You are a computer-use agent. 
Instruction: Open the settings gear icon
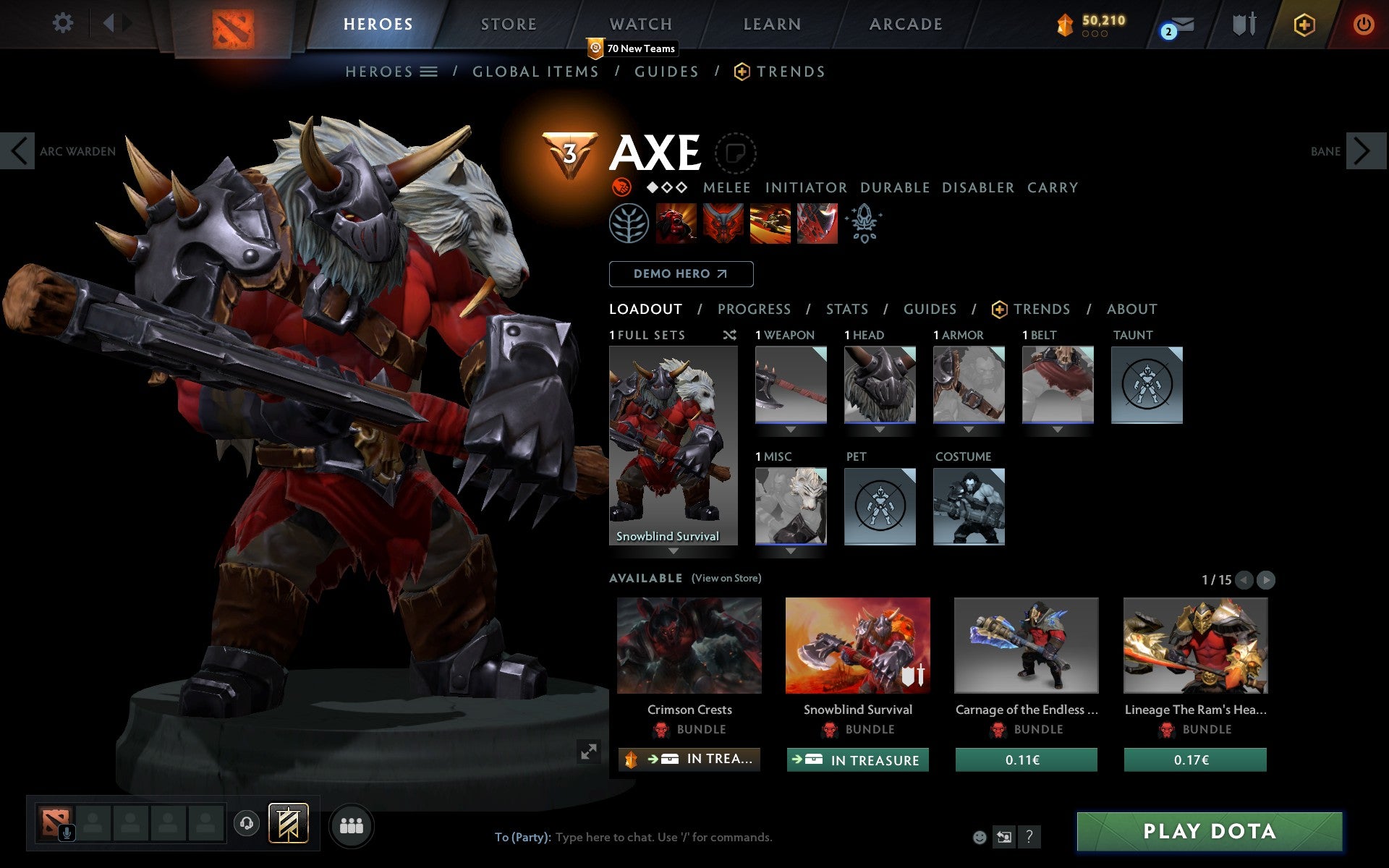tap(64, 23)
